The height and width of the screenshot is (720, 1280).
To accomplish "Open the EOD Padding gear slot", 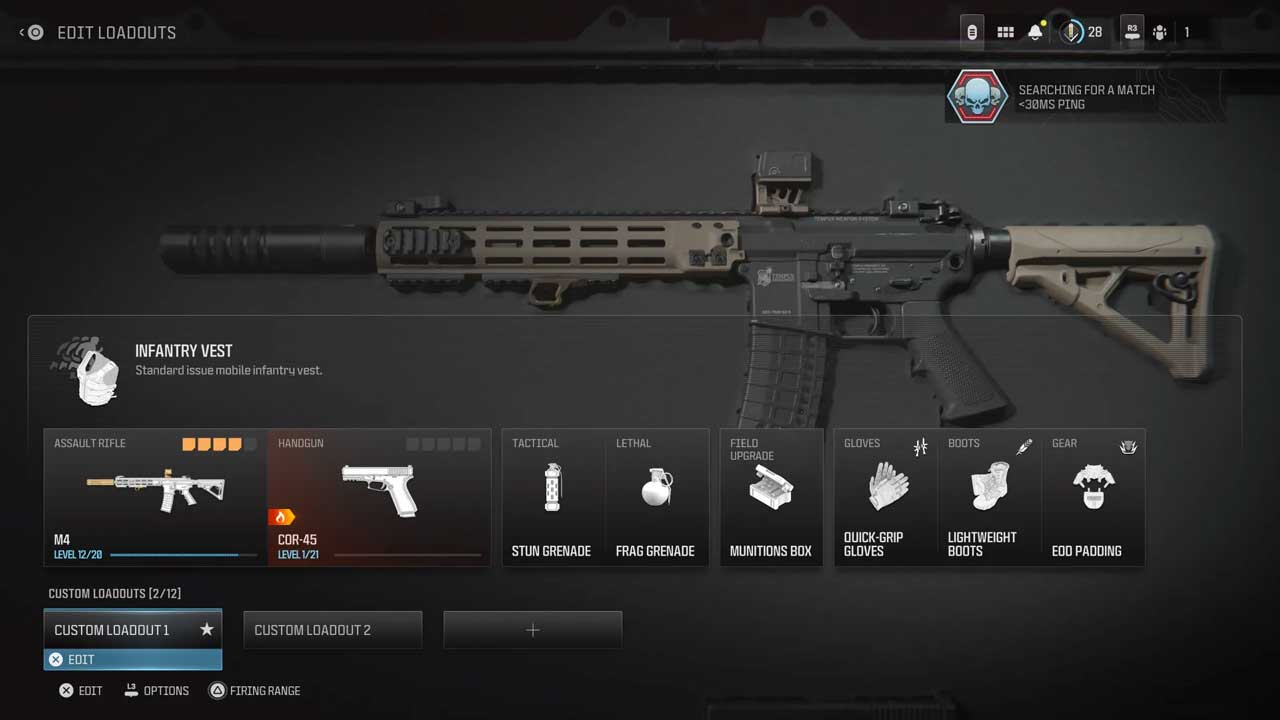I will pyautogui.click(x=1093, y=497).
